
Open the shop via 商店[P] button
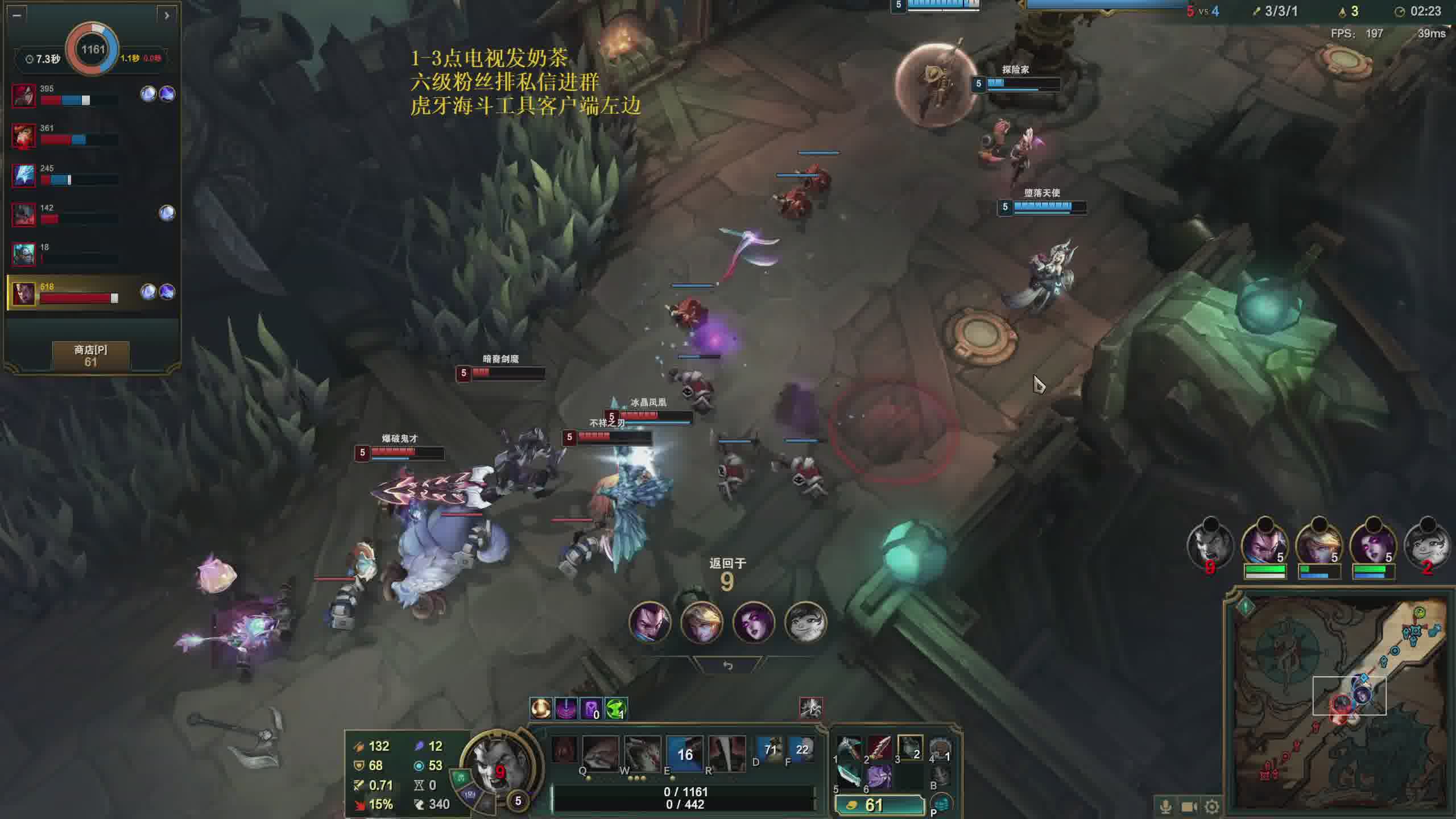(x=90, y=356)
